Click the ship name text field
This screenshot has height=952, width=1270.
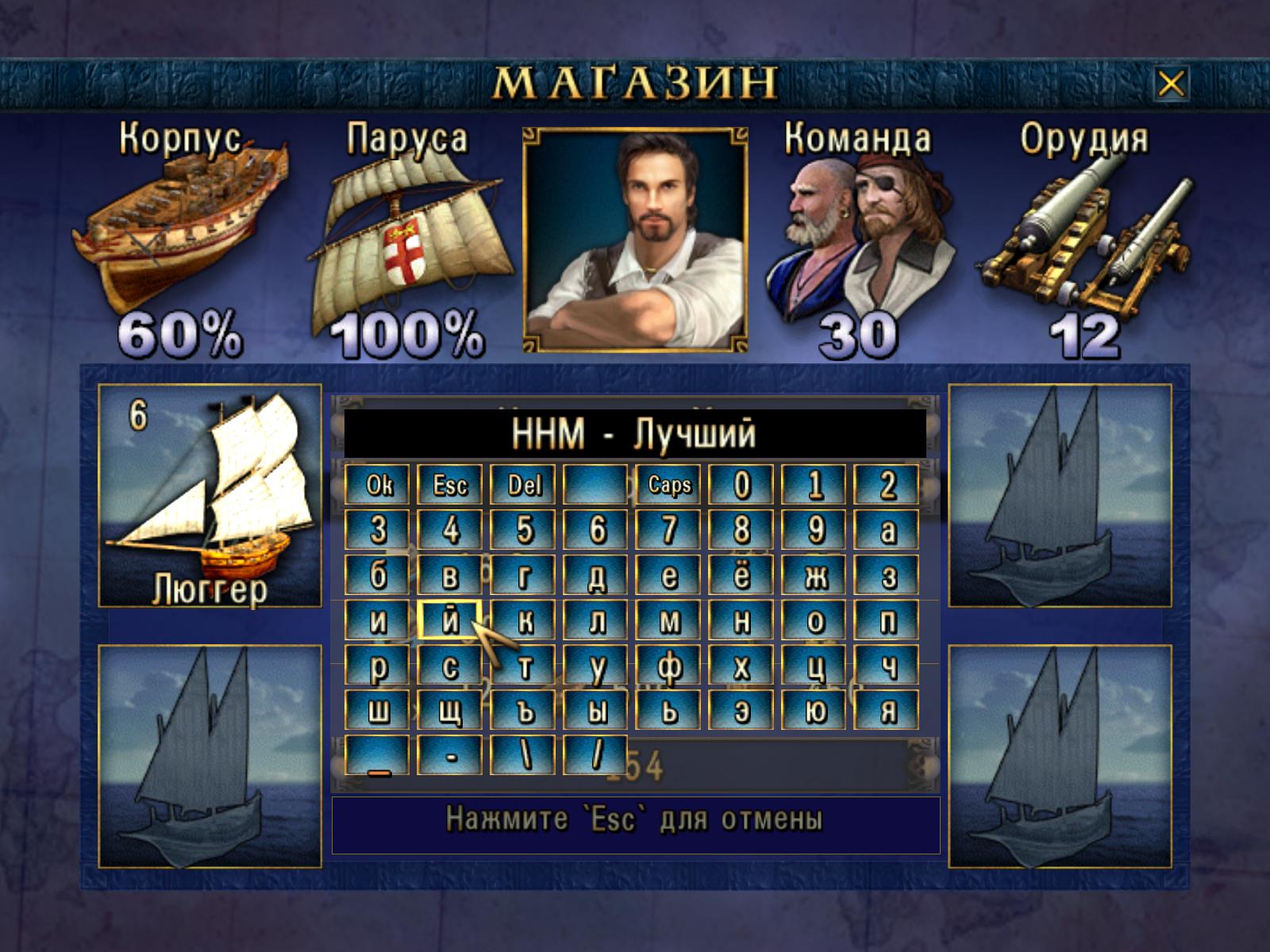tap(634, 434)
